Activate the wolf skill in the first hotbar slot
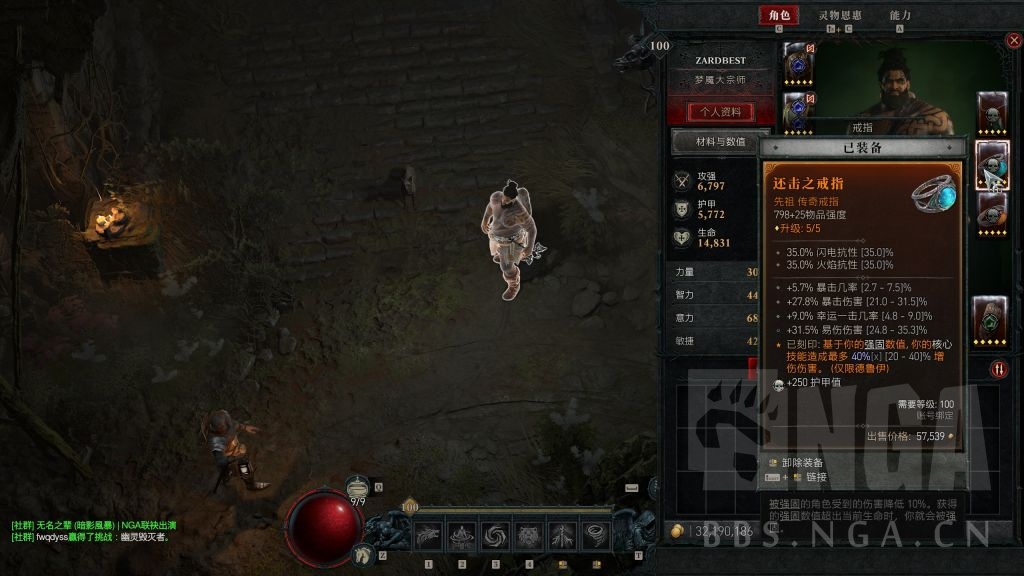 click(x=428, y=535)
